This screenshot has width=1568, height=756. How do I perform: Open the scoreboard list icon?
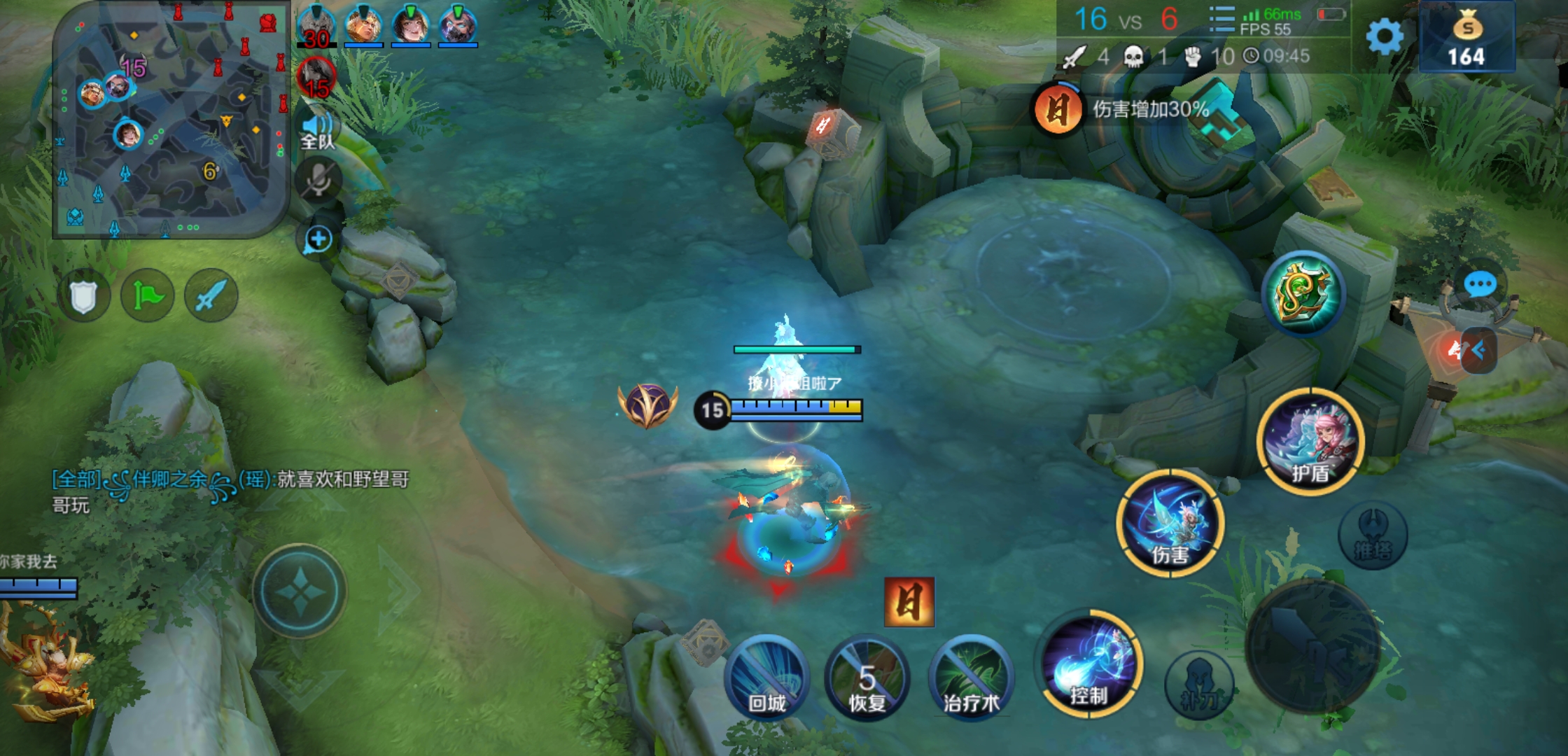tap(1221, 20)
